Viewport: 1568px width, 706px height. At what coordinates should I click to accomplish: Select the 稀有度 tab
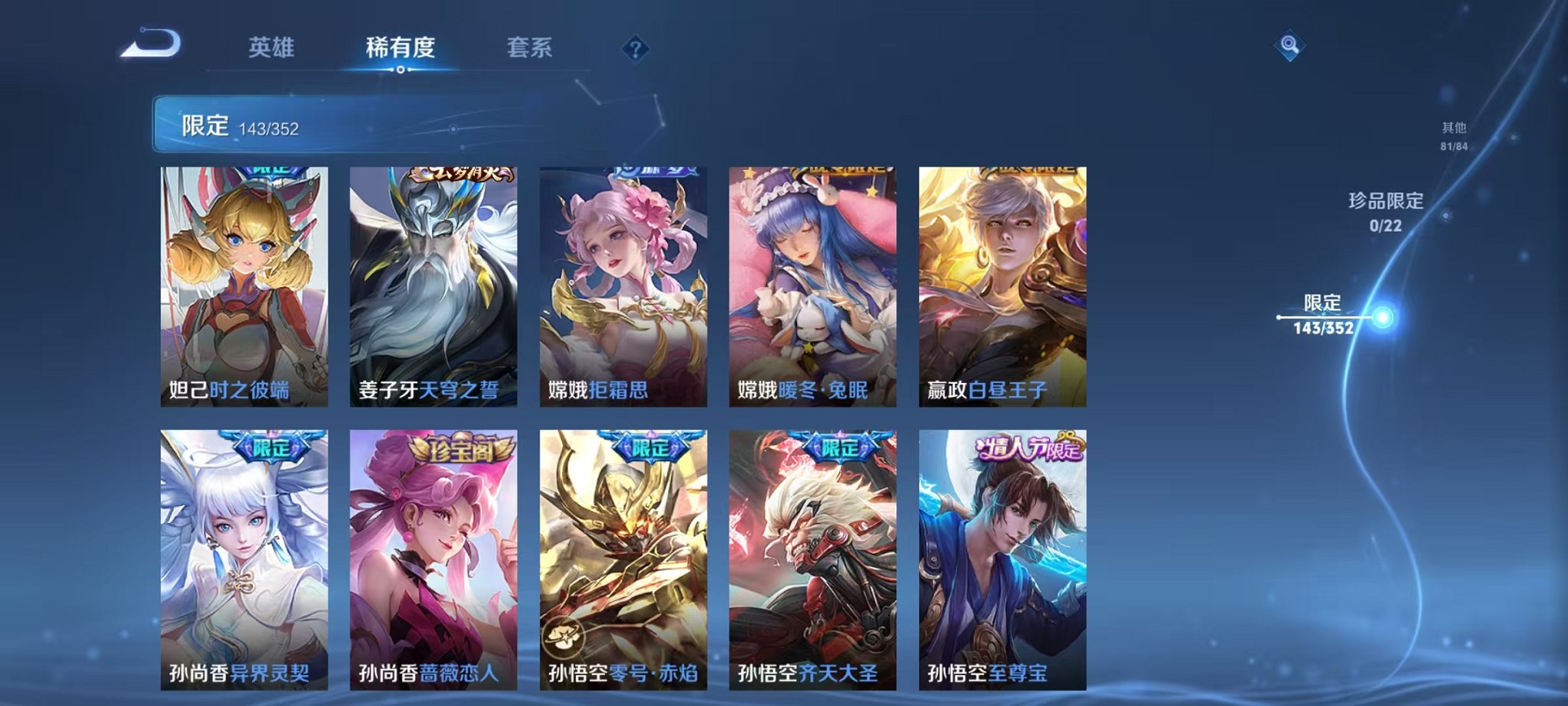[x=400, y=48]
